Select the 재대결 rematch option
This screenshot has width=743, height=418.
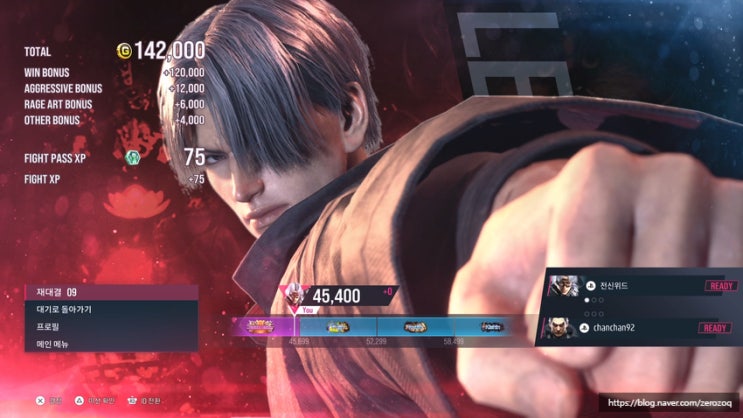[x=110, y=292]
